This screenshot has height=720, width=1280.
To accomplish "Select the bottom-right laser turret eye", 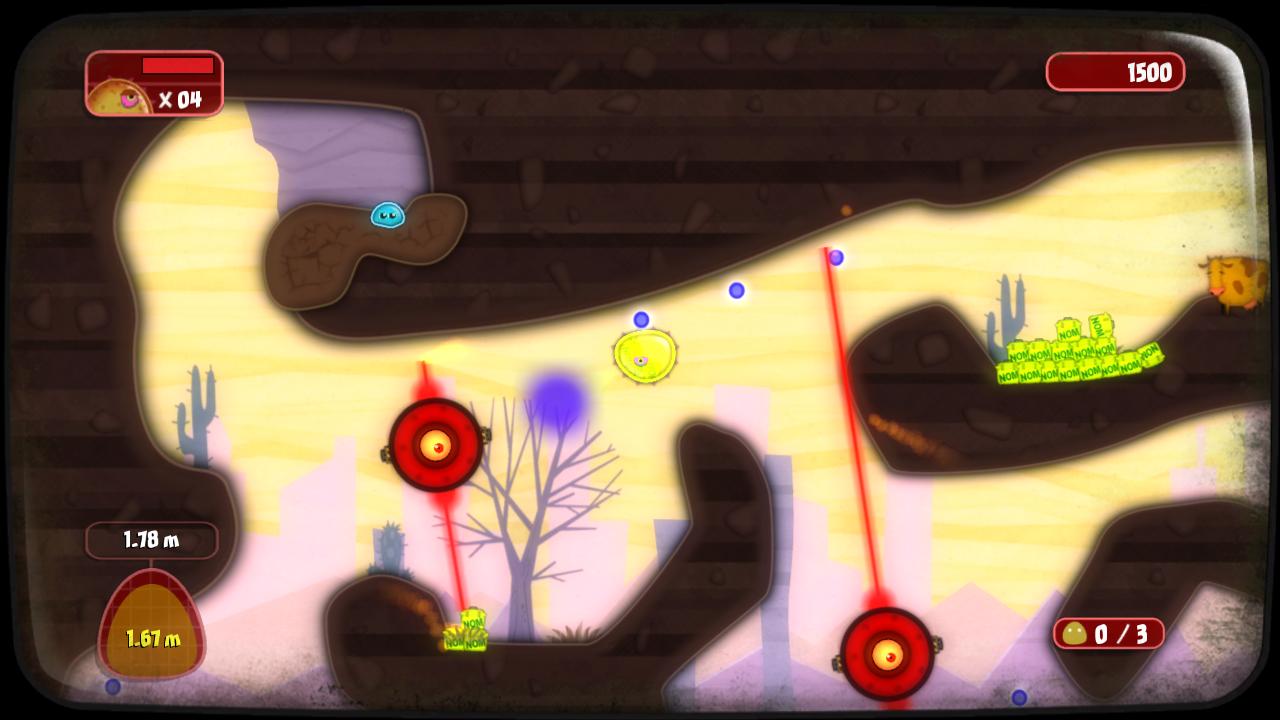I will (x=888, y=655).
